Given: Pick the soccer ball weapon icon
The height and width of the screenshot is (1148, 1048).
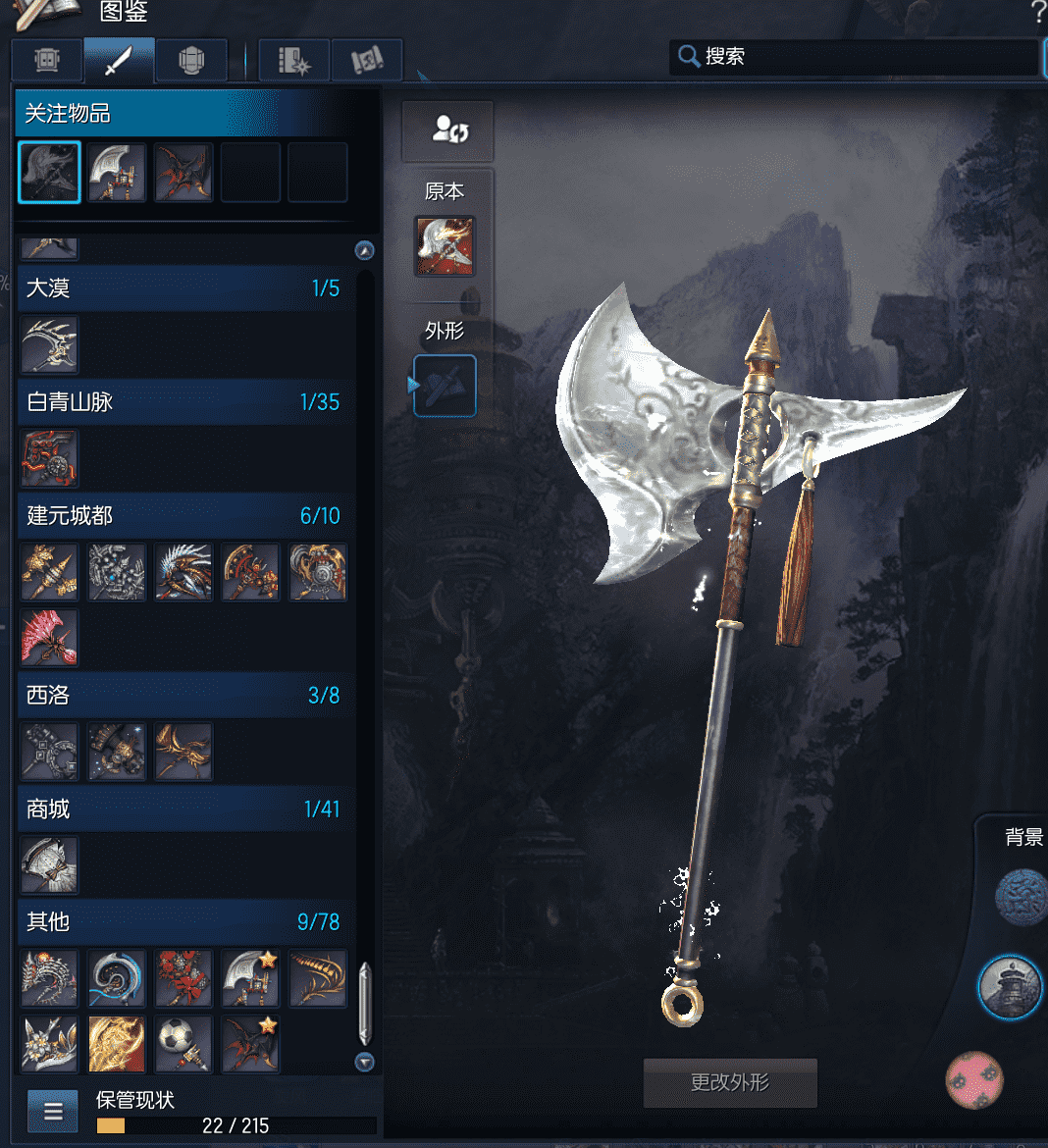Looking at the screenshot, I should [x=183, y=1044].
